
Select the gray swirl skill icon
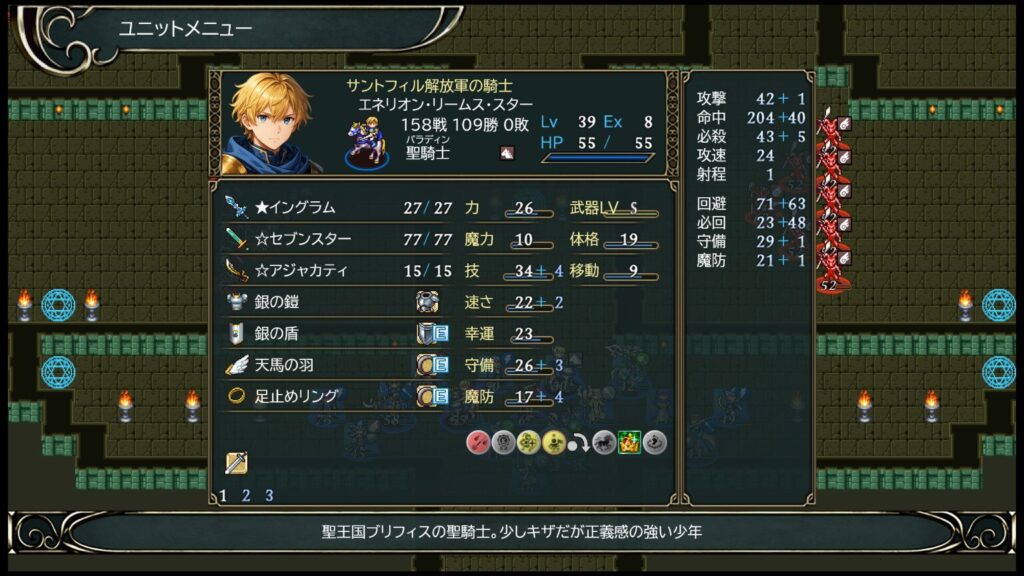point(655,442)
